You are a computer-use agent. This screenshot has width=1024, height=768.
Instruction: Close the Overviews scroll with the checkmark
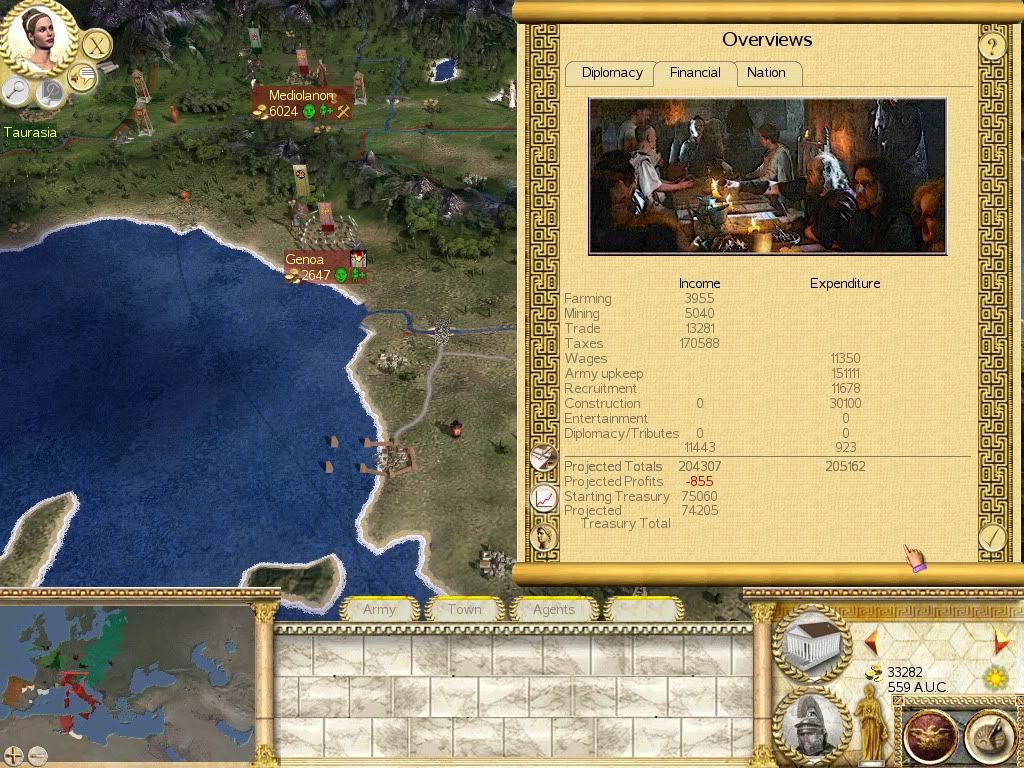[x=991, y=537]
